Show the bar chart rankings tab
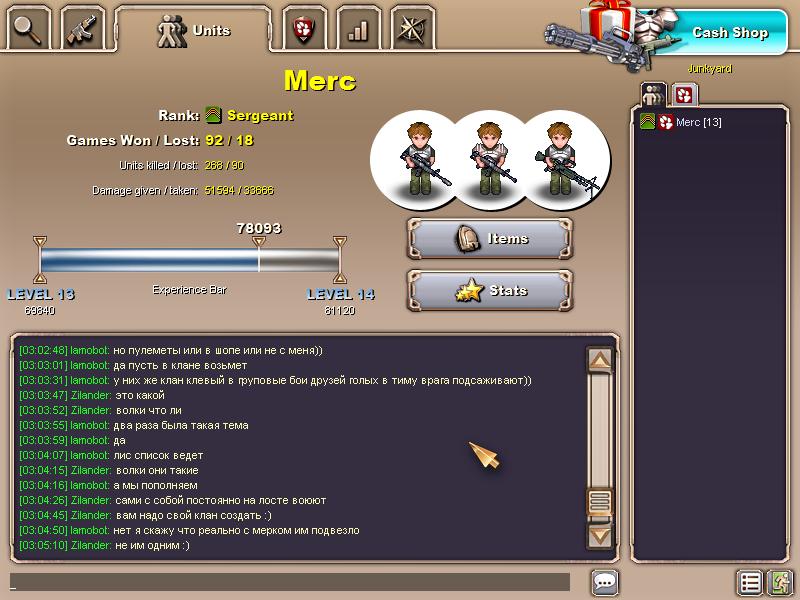The image size is (800, 600). (x=357, y=30)
